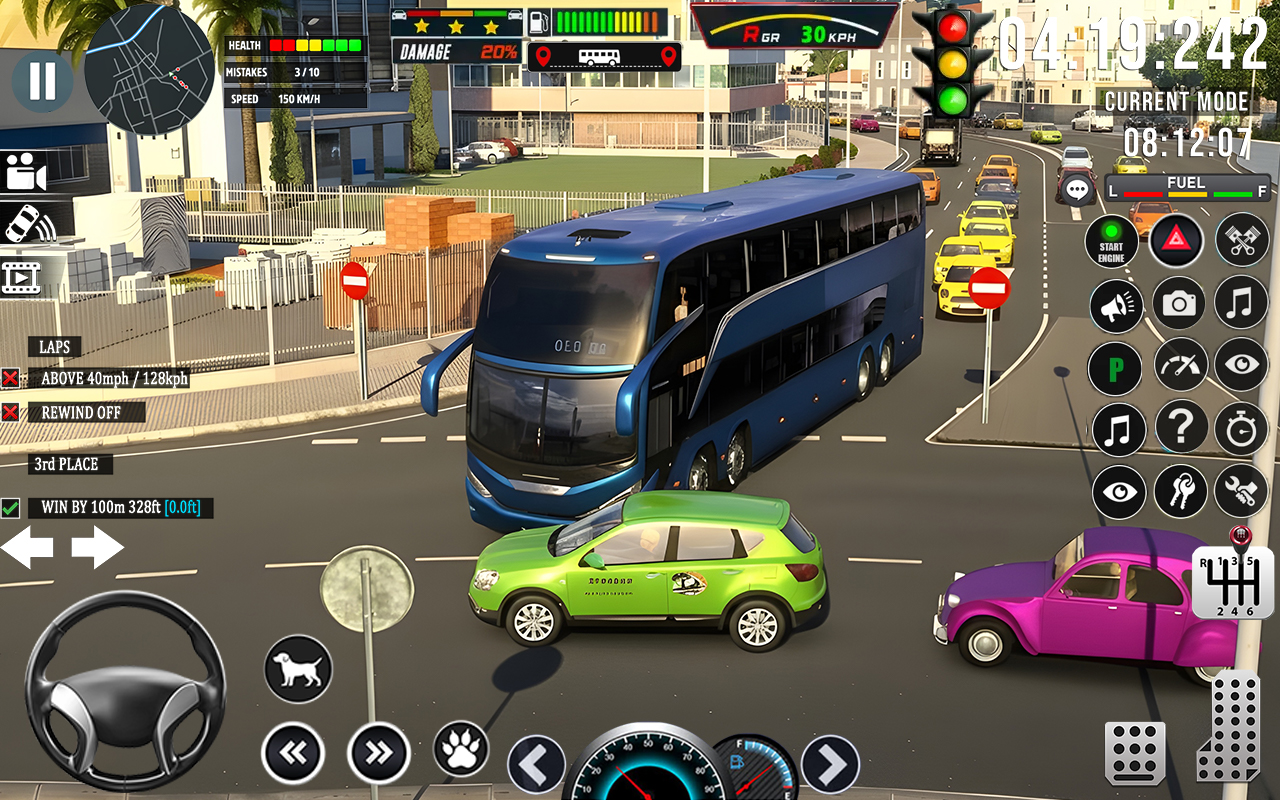Tap the dog companion icon
The width and height of the screenshot is (1280, 800).
point(295,668)
